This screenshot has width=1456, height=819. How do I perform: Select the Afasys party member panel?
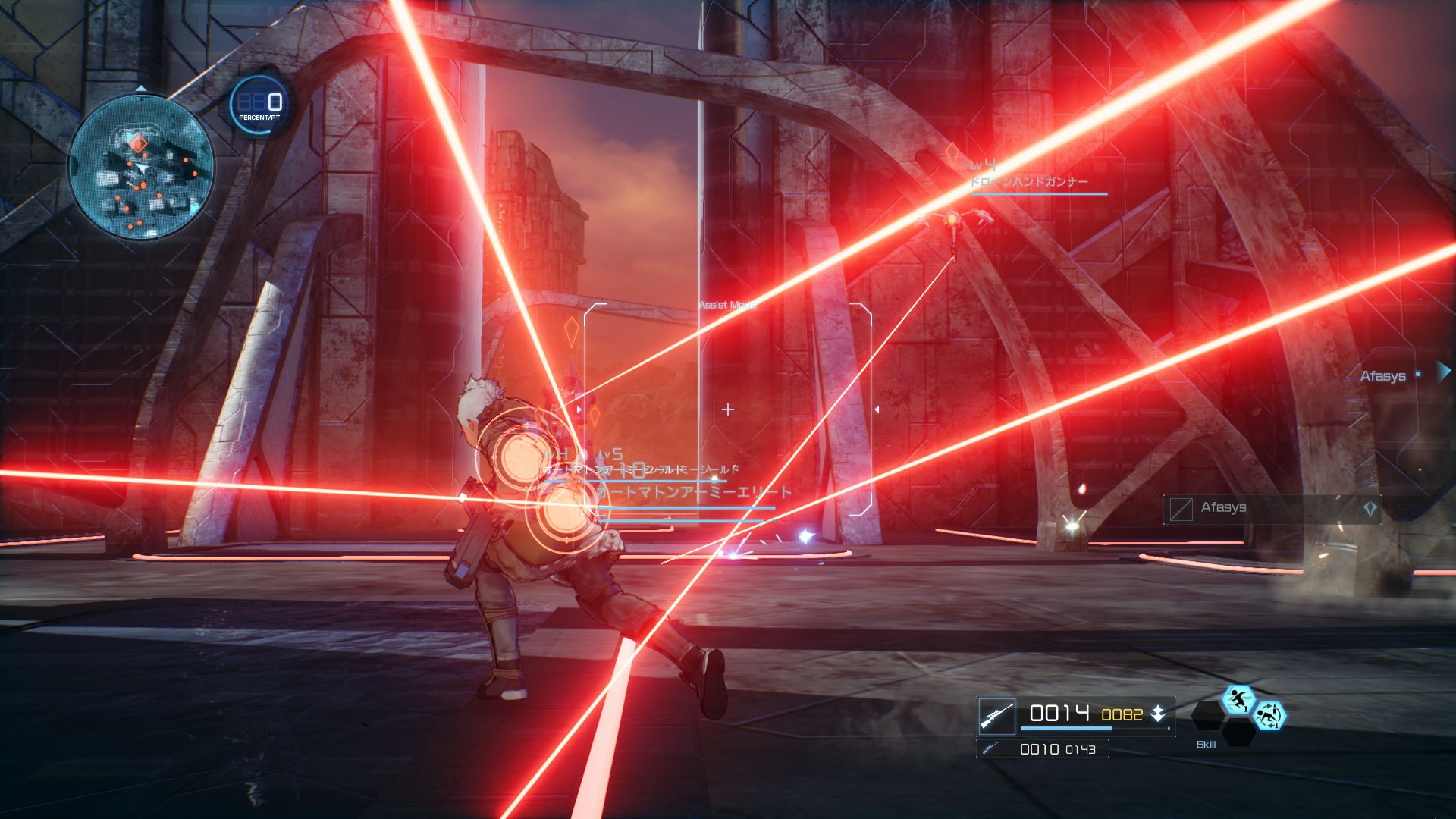(1272, 509)
